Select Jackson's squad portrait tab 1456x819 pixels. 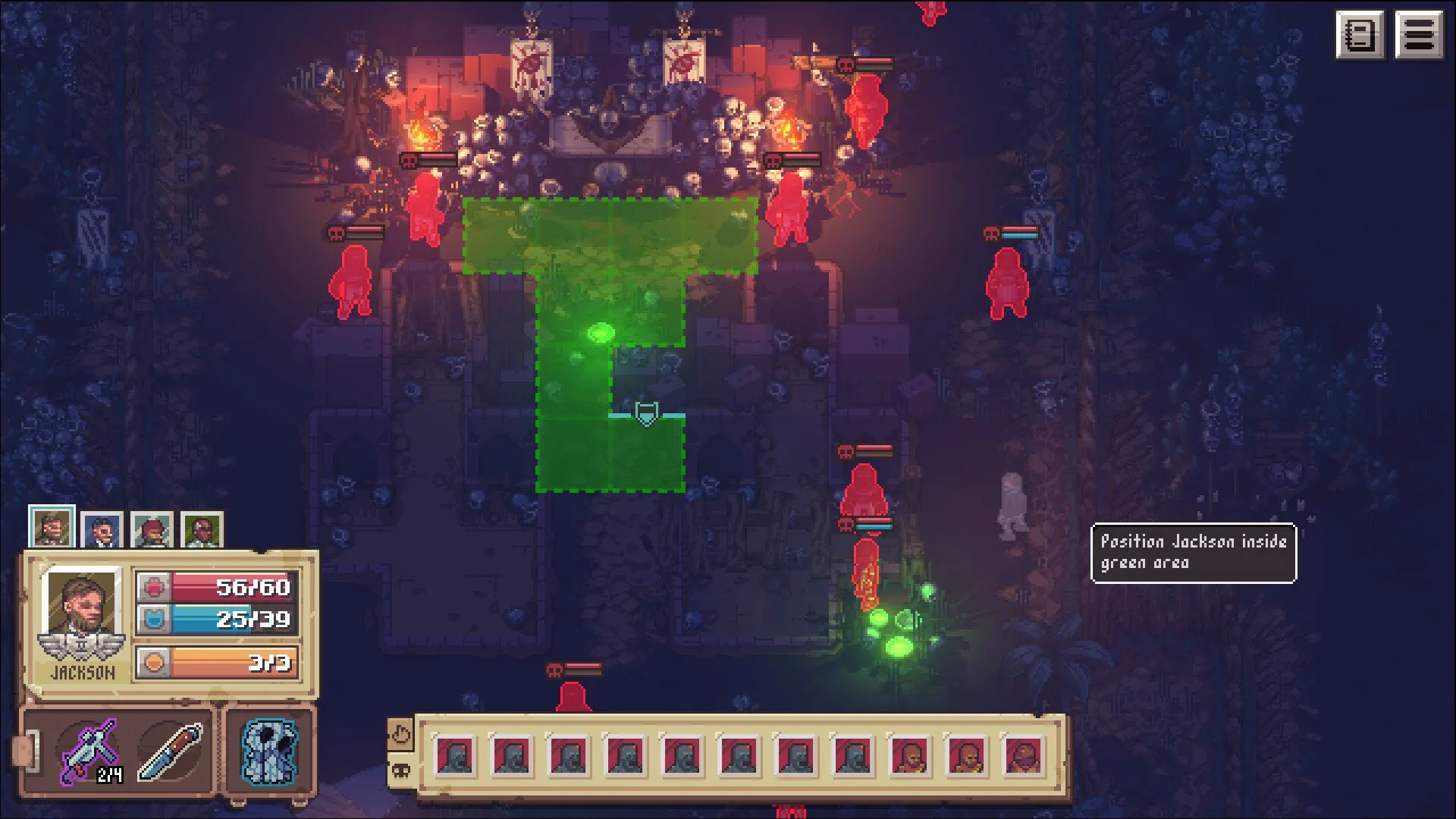click(52, 527)
